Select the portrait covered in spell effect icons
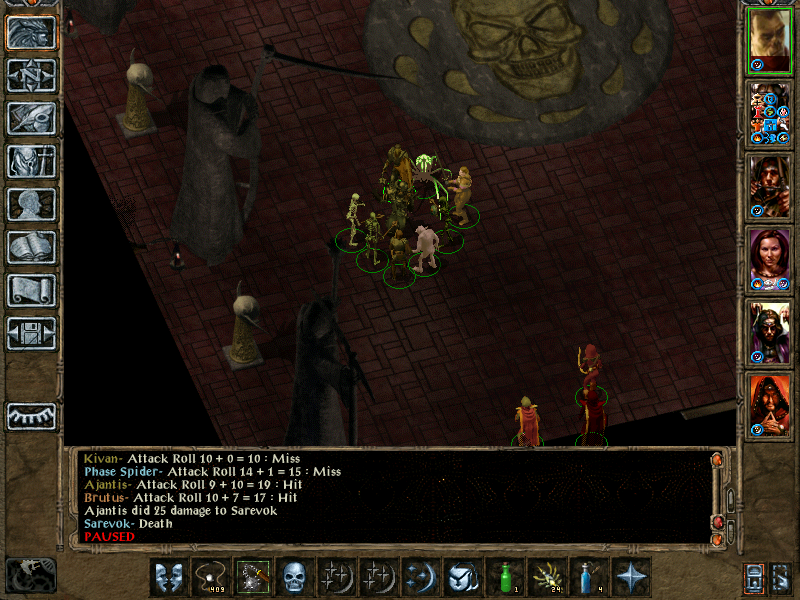This screenshot has width=800, height=600. (770, 110)
